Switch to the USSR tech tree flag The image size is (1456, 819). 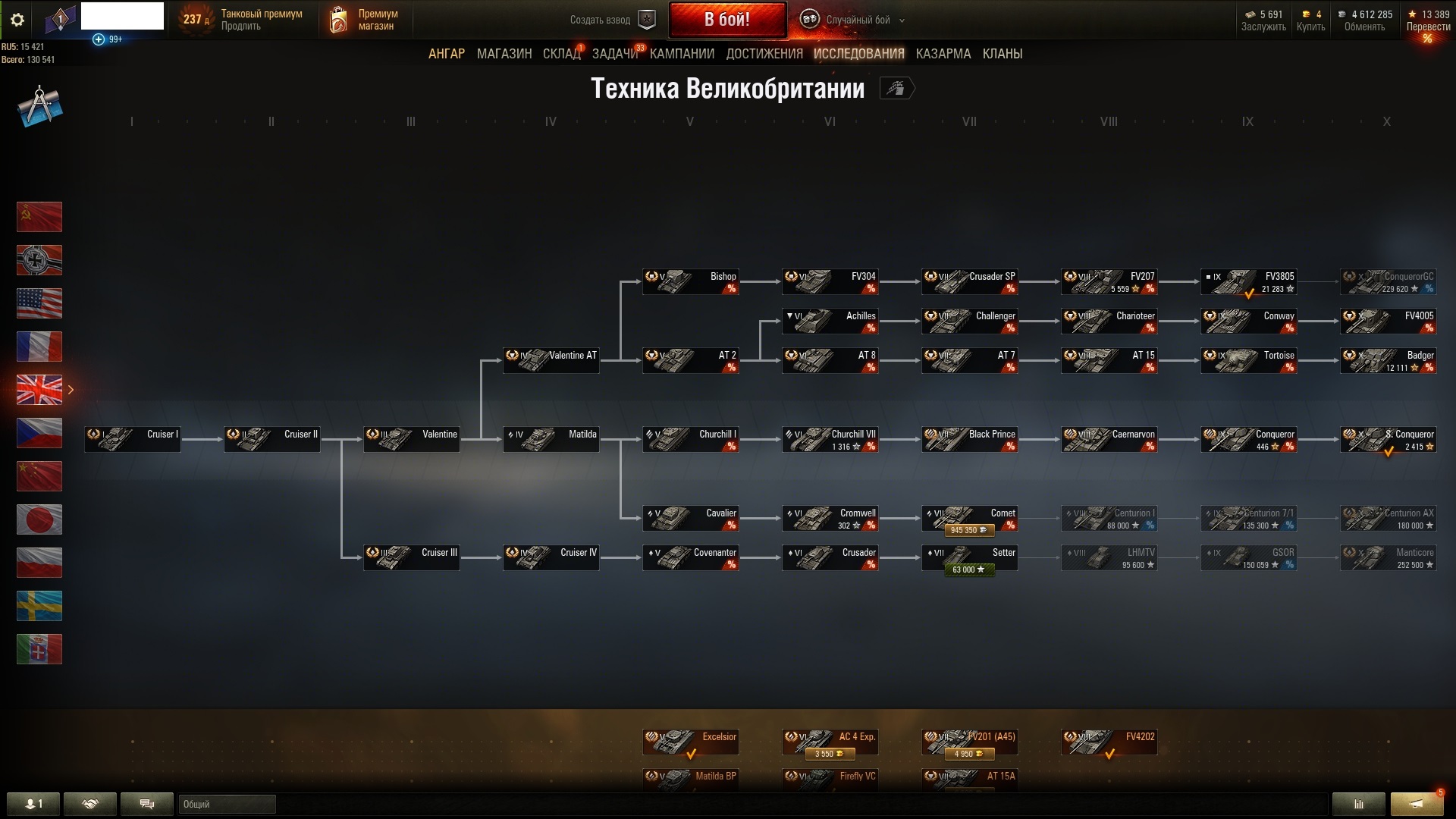pyautogui.click(x=39, y=217)
